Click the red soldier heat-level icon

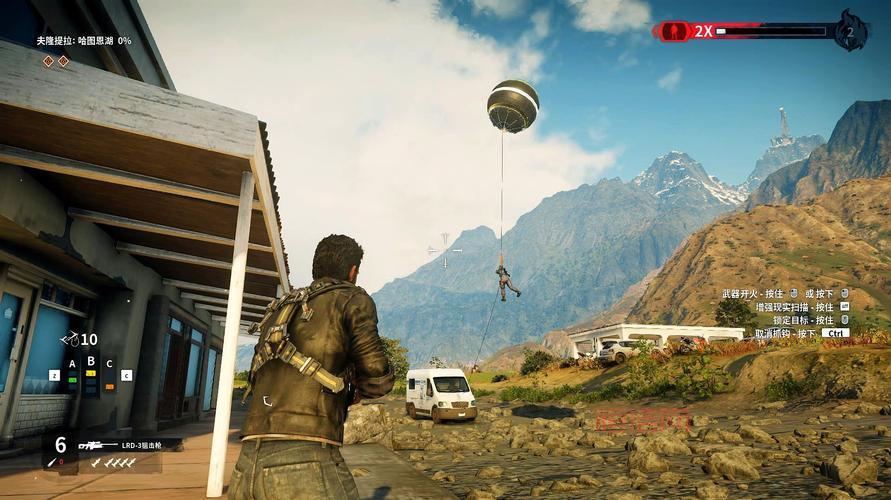(x=673, y=31)
